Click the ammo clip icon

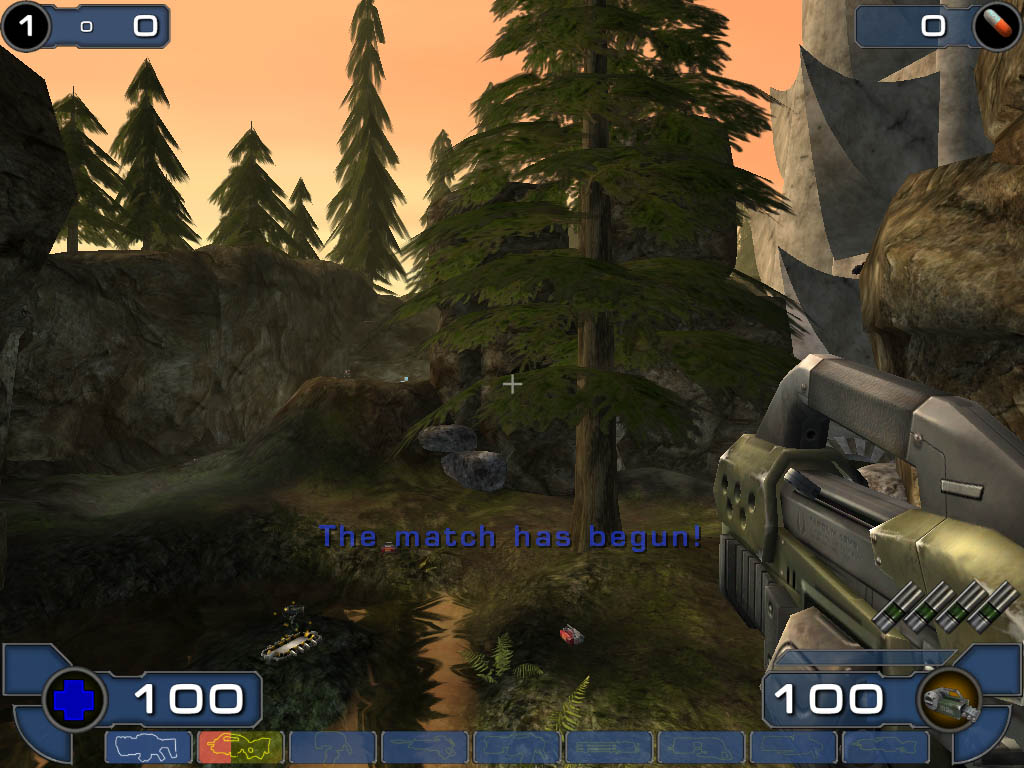pyautogui.click(x=947, y=699)
